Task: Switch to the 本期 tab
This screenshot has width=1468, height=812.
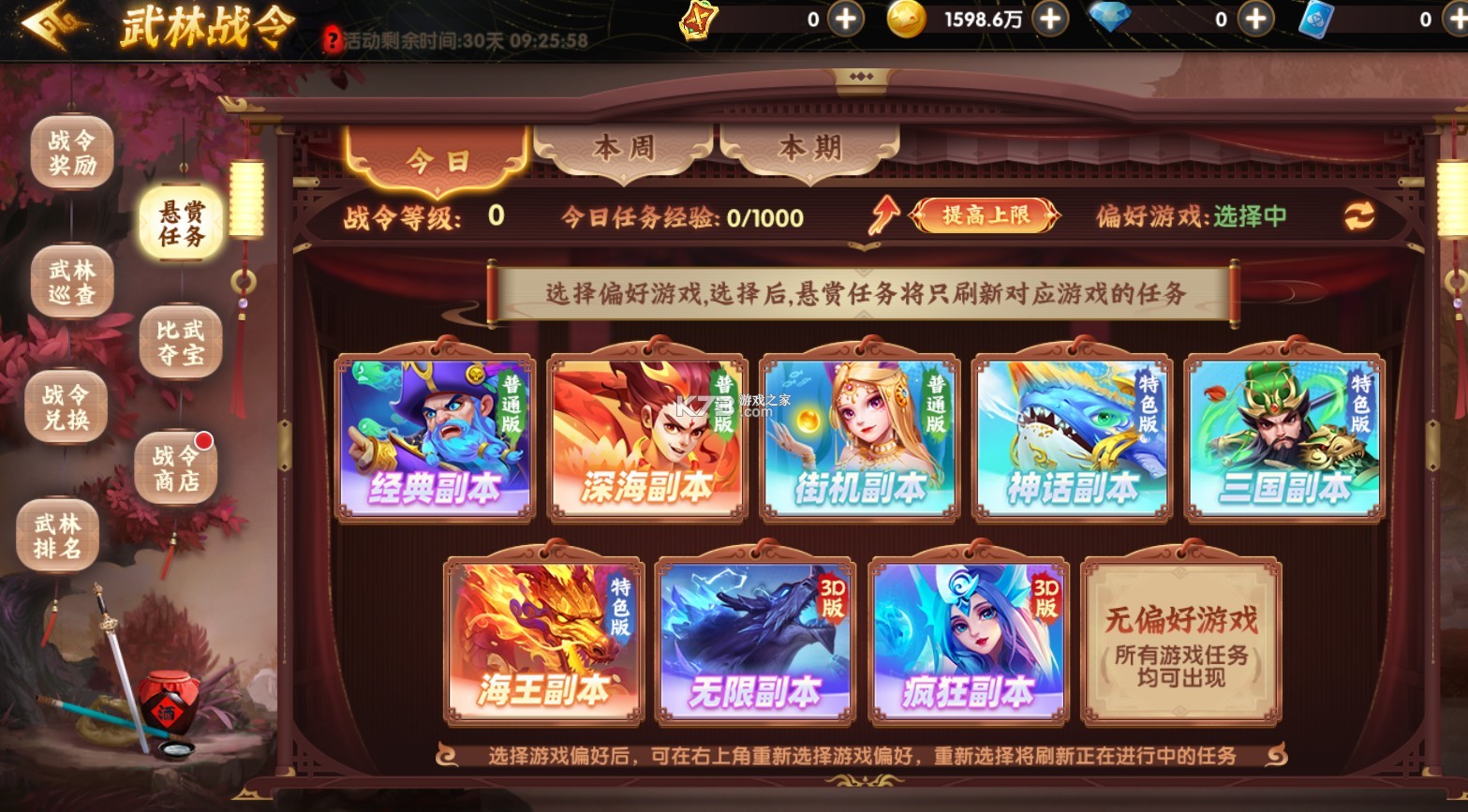Action: click(x=811, y=148)
